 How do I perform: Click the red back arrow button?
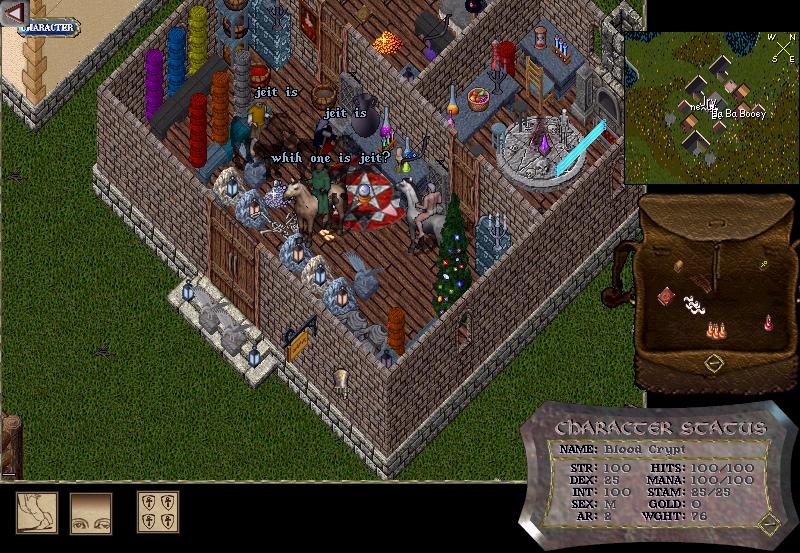pyautogui.click(x=14, y=13)
